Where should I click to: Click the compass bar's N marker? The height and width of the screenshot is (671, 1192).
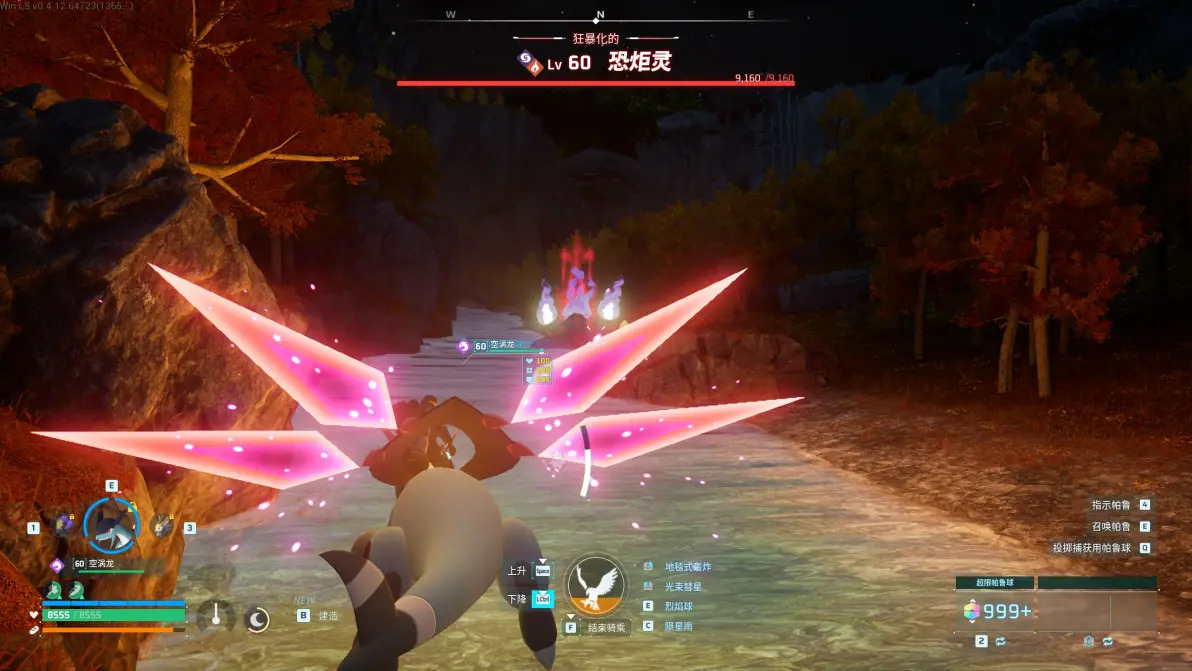coord(599,15)
